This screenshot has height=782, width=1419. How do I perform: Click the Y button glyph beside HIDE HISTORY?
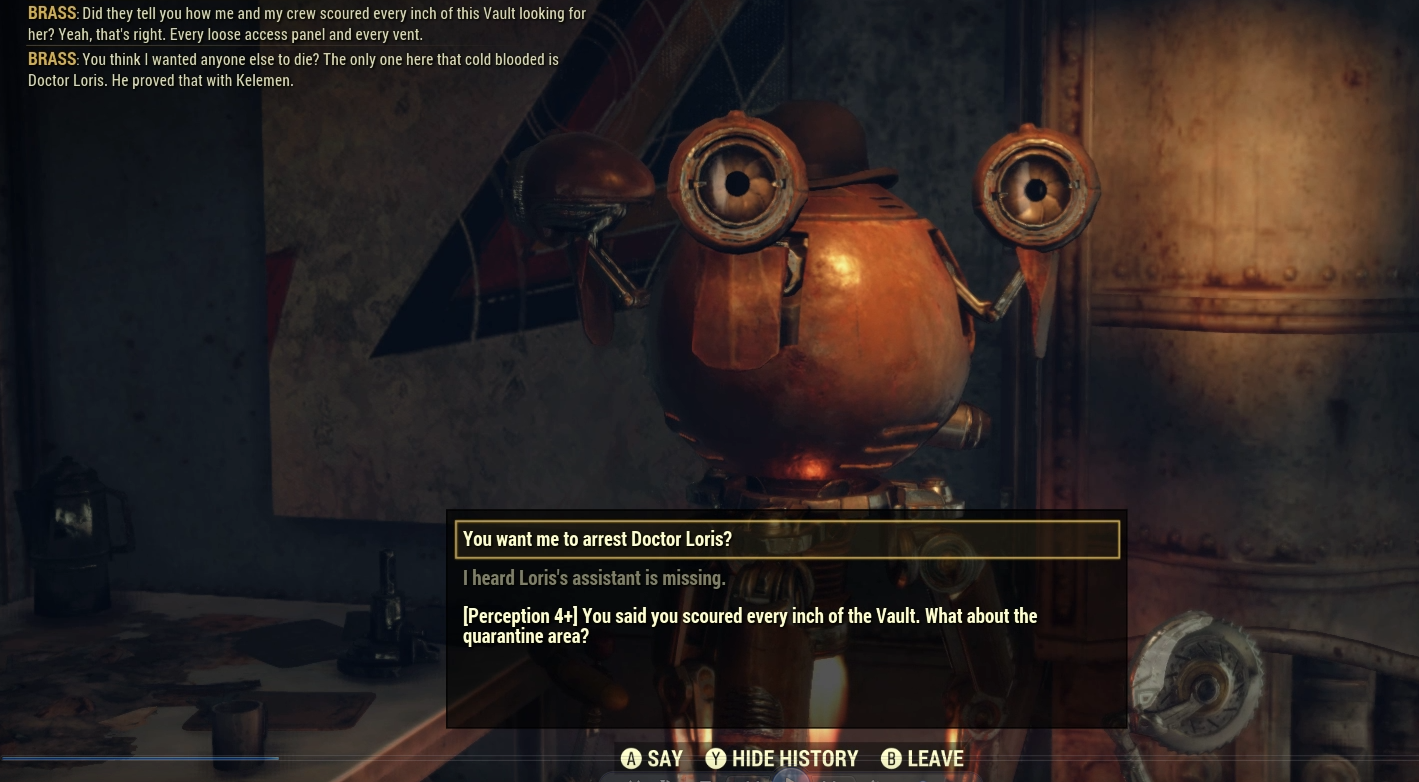[x=716, y=758]
